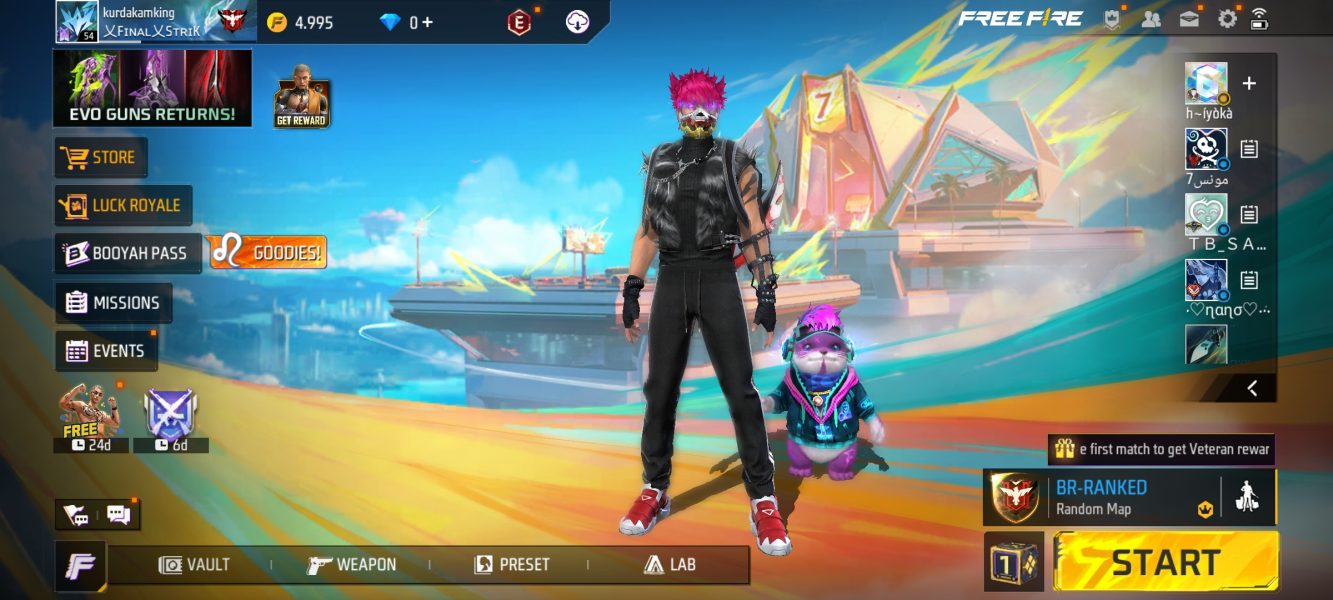Viewport: 1333px width, 600px height.
Task: Open the Booyah Pass
Action: click(x=127, y=254)
